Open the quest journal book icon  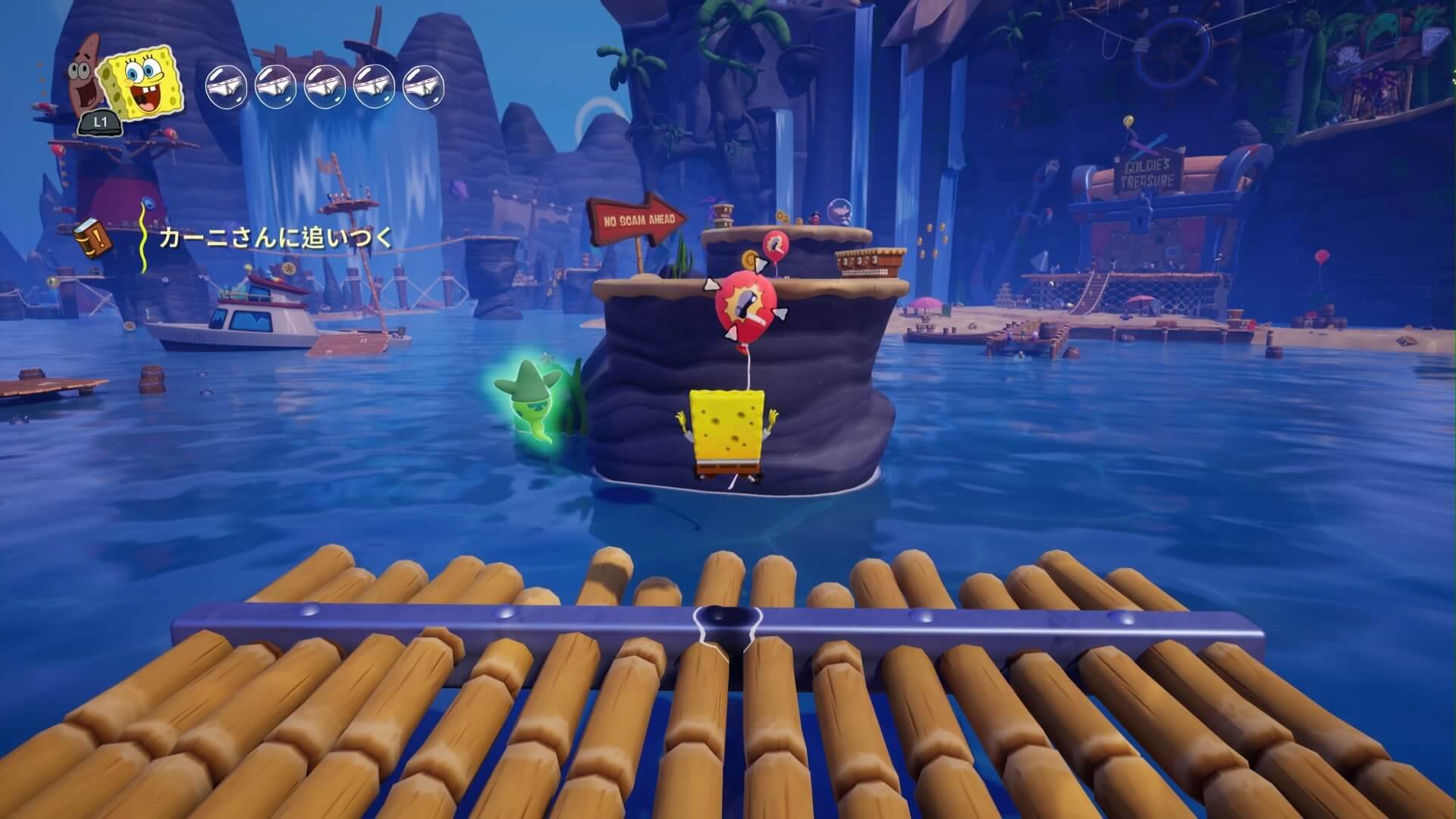pos(93,240)
